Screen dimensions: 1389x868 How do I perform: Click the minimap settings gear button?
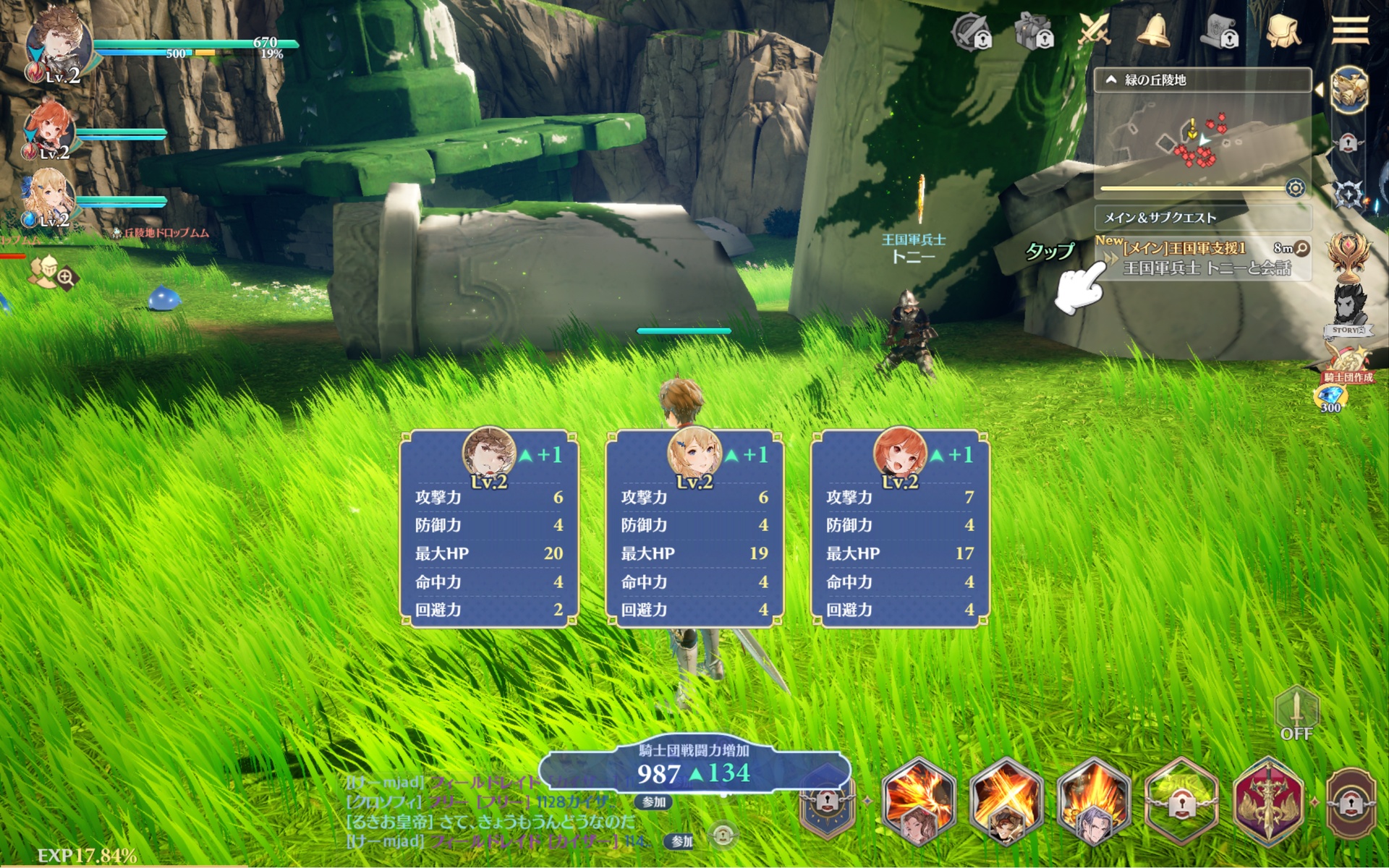1295,189
